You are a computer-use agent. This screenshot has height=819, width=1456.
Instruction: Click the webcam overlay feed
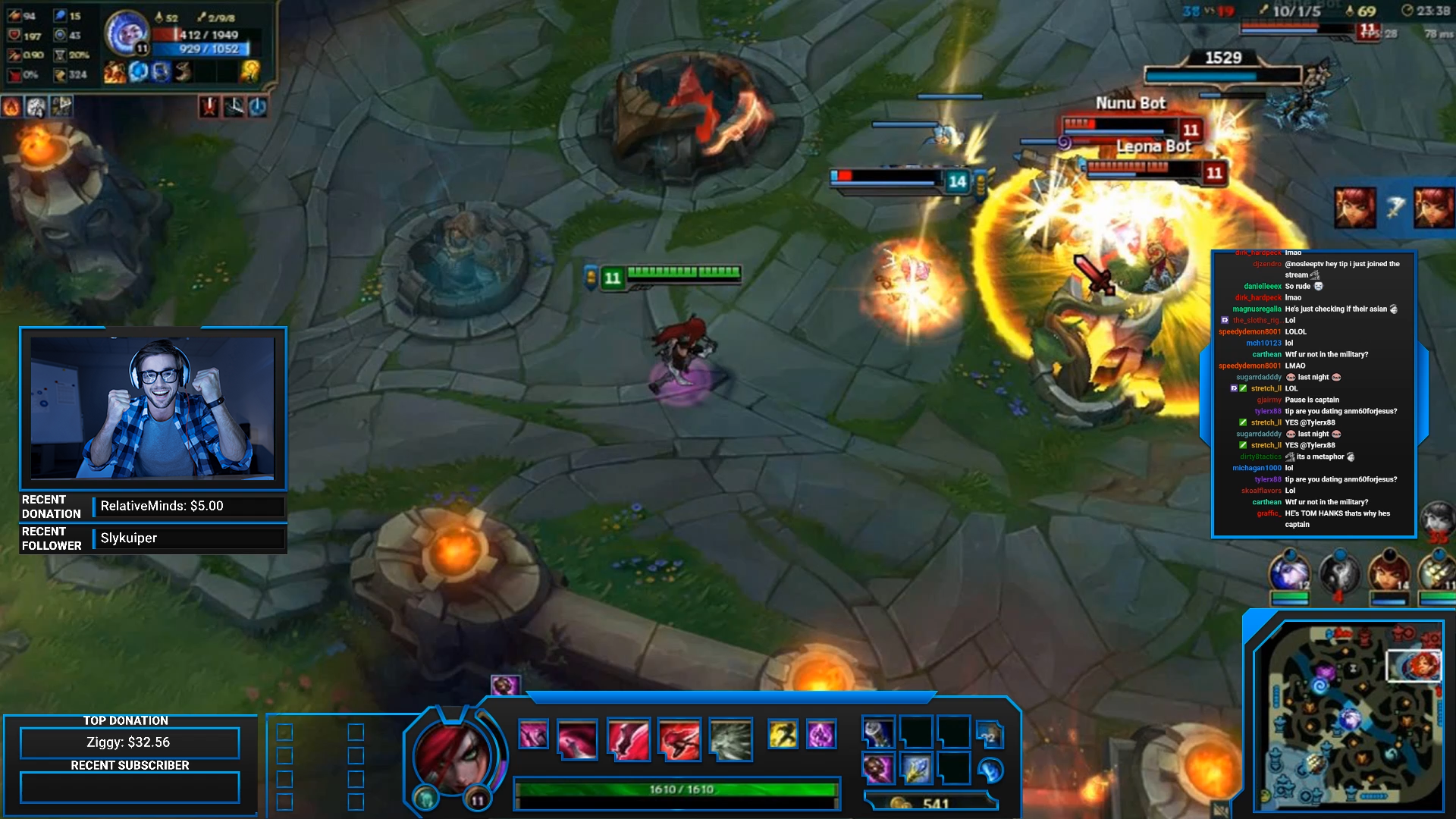tap(152, 408)
